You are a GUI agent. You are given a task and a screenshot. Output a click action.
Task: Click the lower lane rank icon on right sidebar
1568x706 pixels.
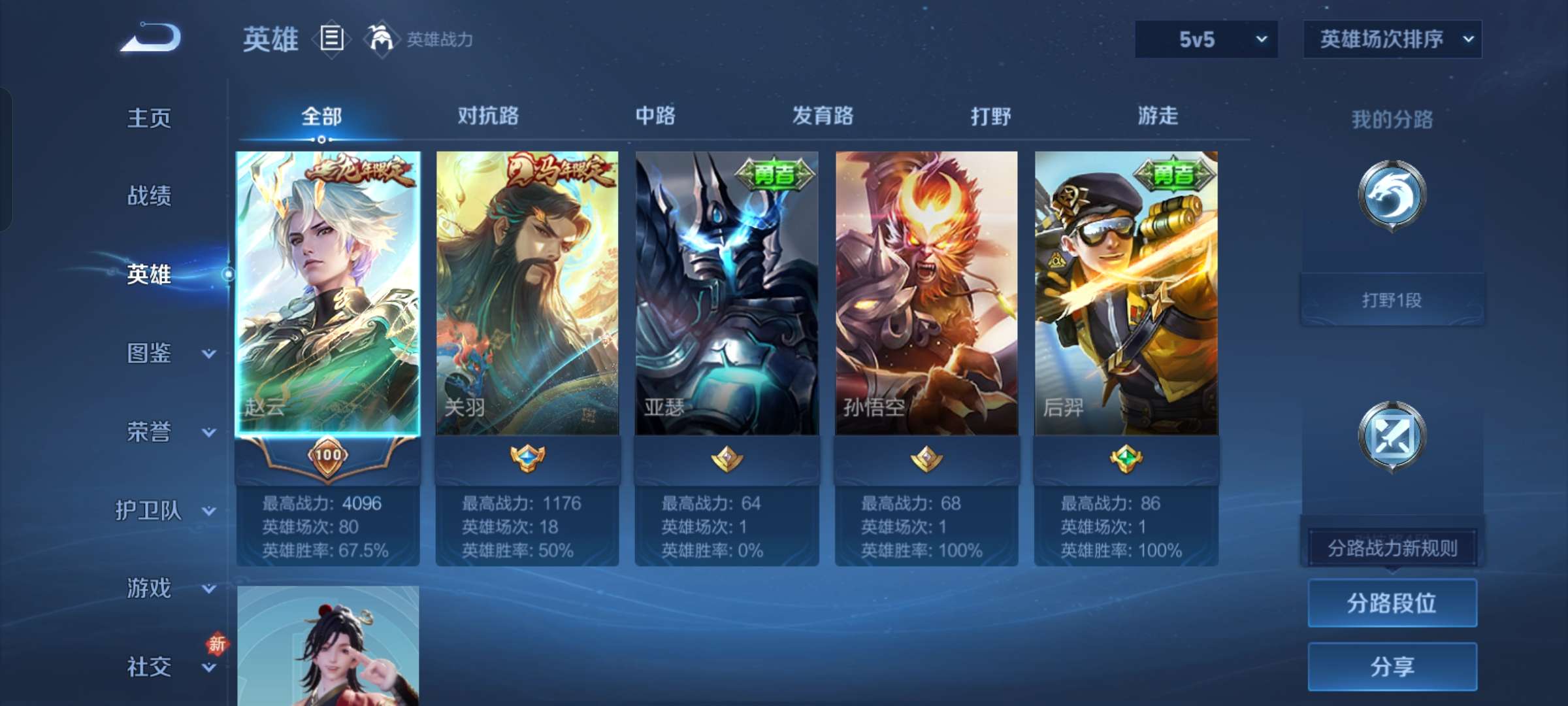click(x=1392, y=435)
